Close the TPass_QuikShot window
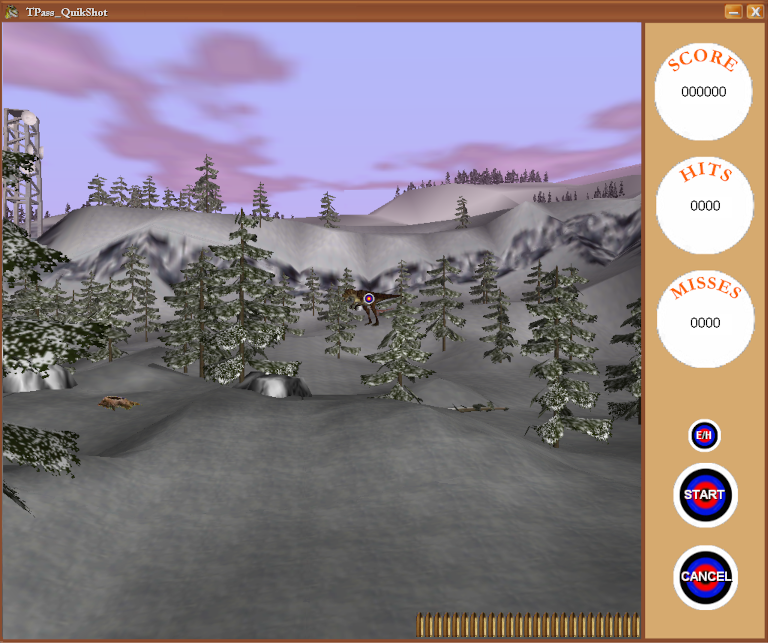Image resolution: width=768 pixels, height=643 pixels. pos(753,11)
